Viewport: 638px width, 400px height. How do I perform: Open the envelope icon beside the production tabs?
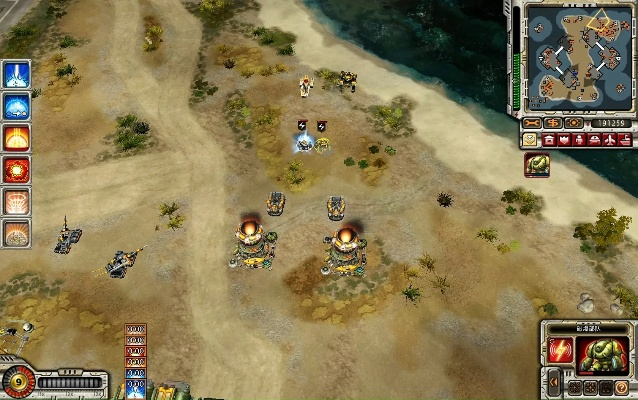[x=528, y=140]
